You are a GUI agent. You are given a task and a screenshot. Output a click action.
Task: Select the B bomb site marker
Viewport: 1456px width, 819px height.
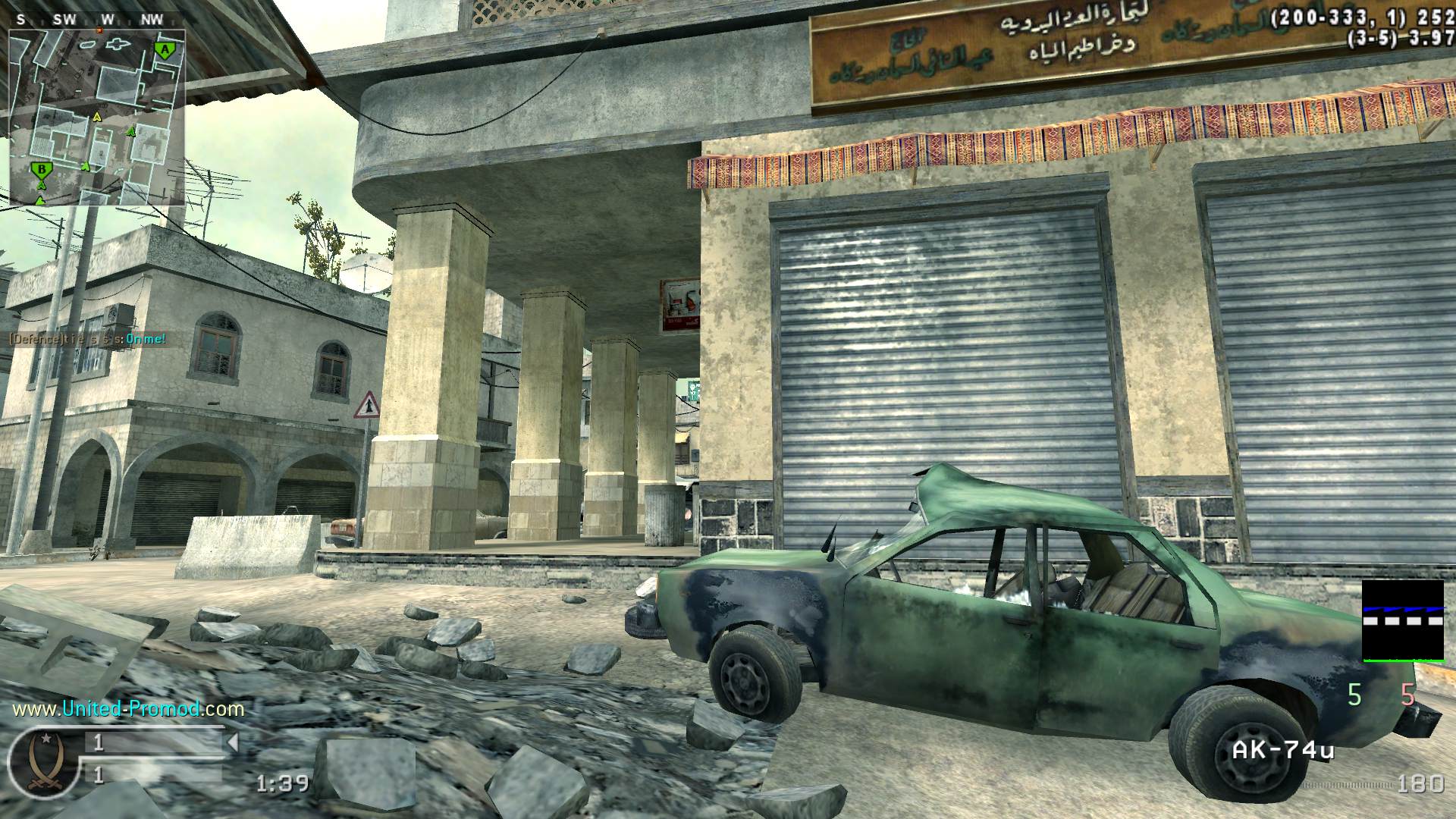click(42, 169)
